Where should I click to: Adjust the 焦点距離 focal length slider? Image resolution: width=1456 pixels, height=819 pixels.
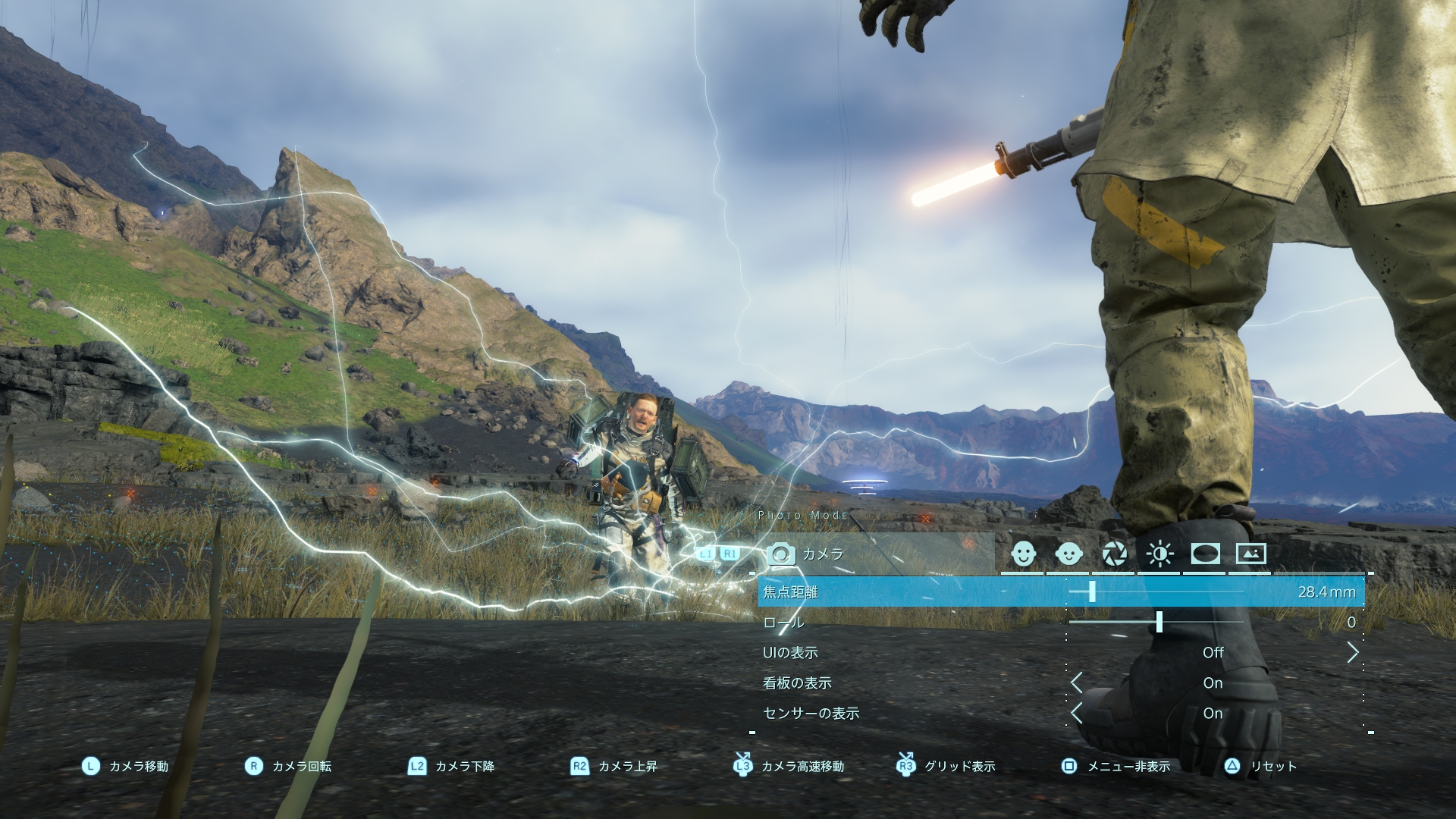(1092, 591)
